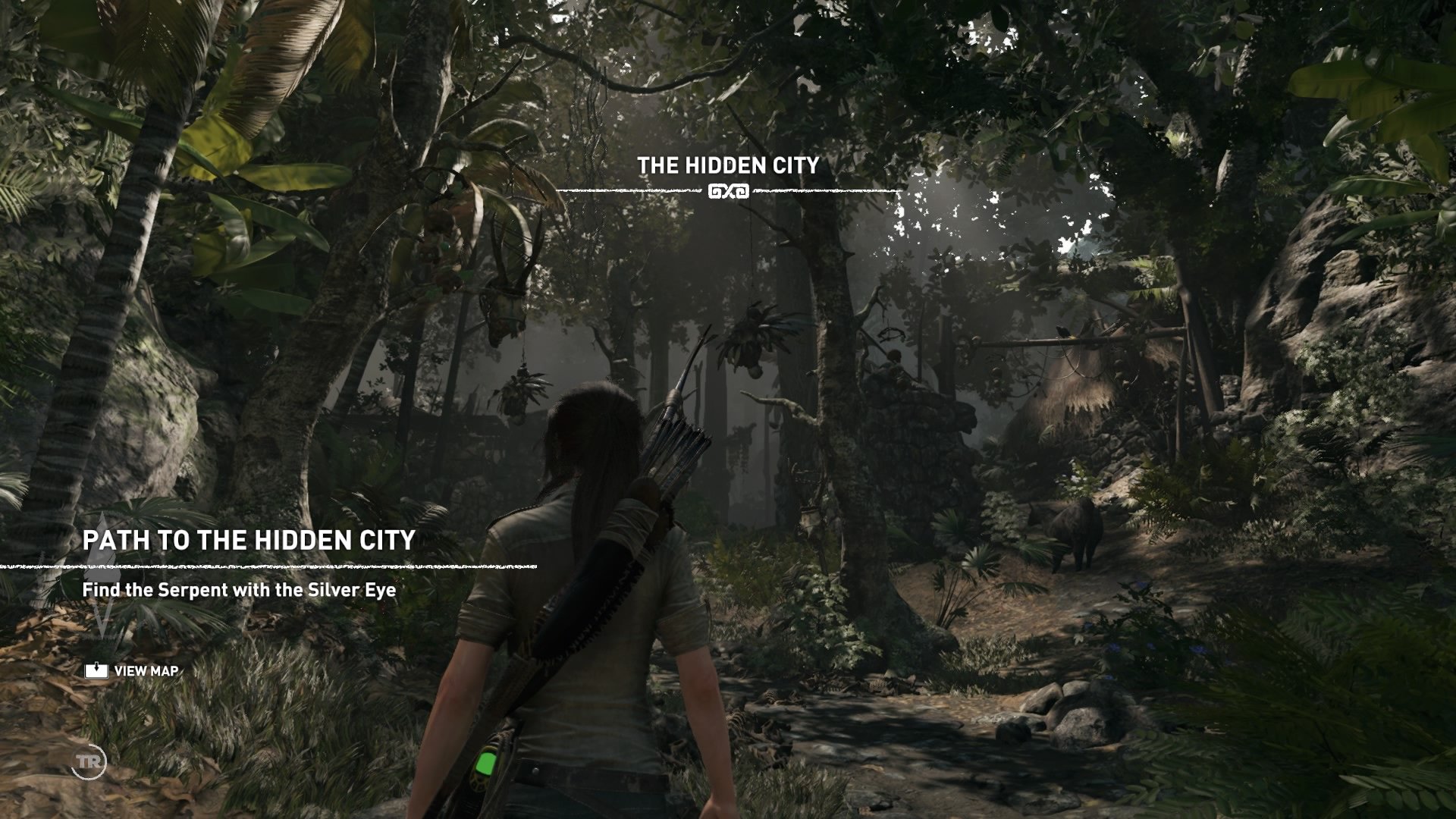Click the TR logo emblem

point(89,761)
